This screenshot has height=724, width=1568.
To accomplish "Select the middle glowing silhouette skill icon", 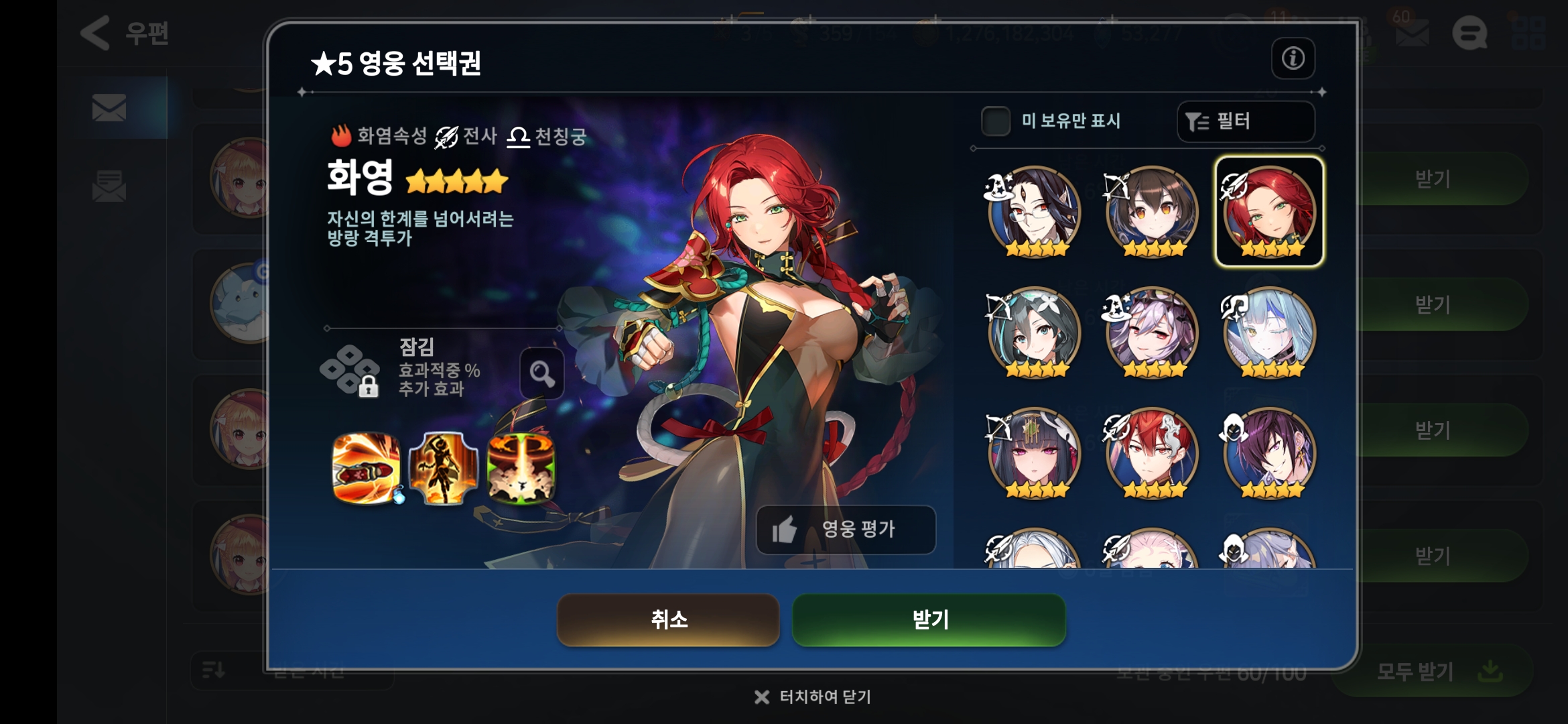I will coord(443,469).
